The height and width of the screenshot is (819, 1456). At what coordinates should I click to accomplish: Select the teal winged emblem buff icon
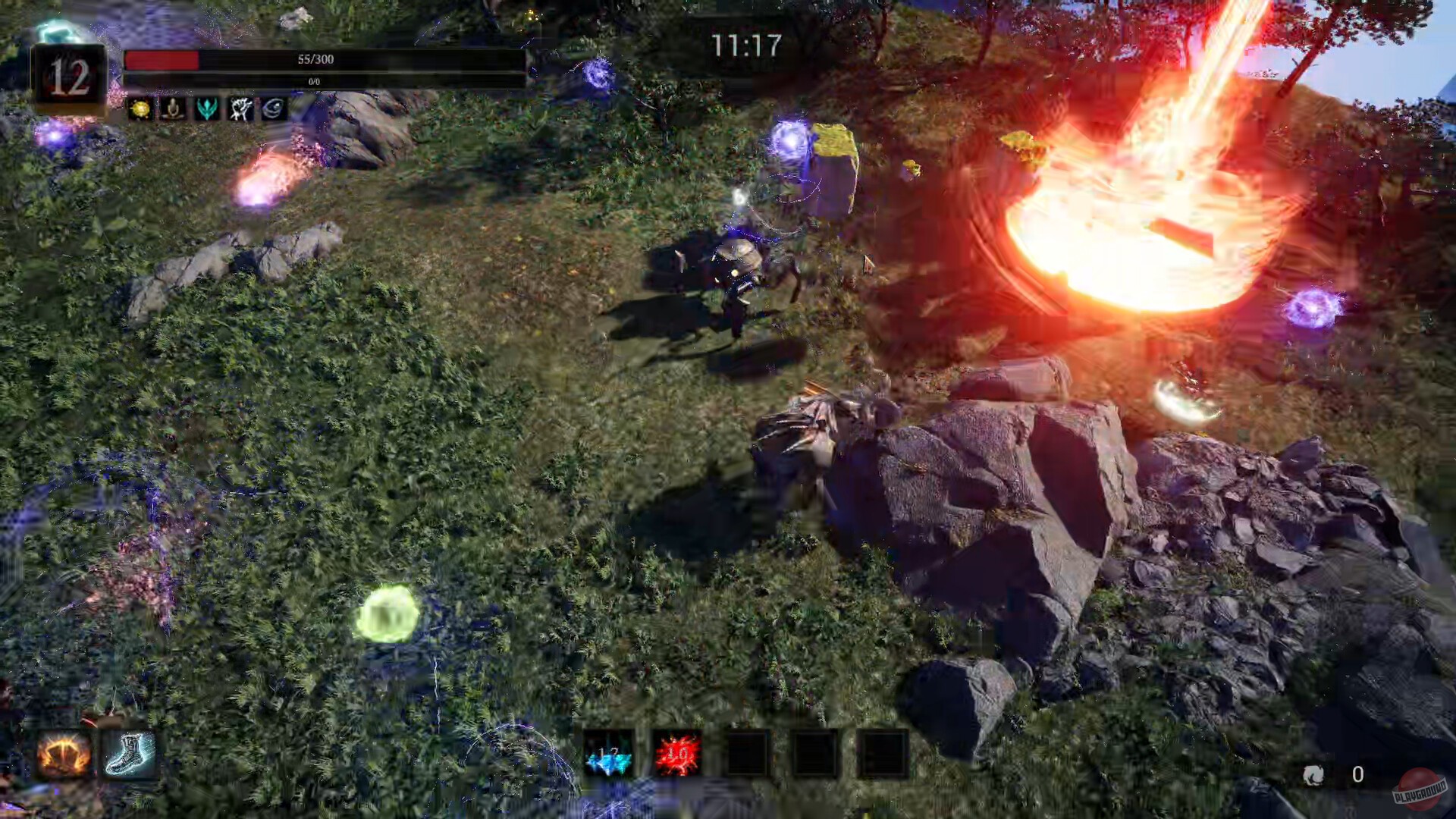click(206, 110)
